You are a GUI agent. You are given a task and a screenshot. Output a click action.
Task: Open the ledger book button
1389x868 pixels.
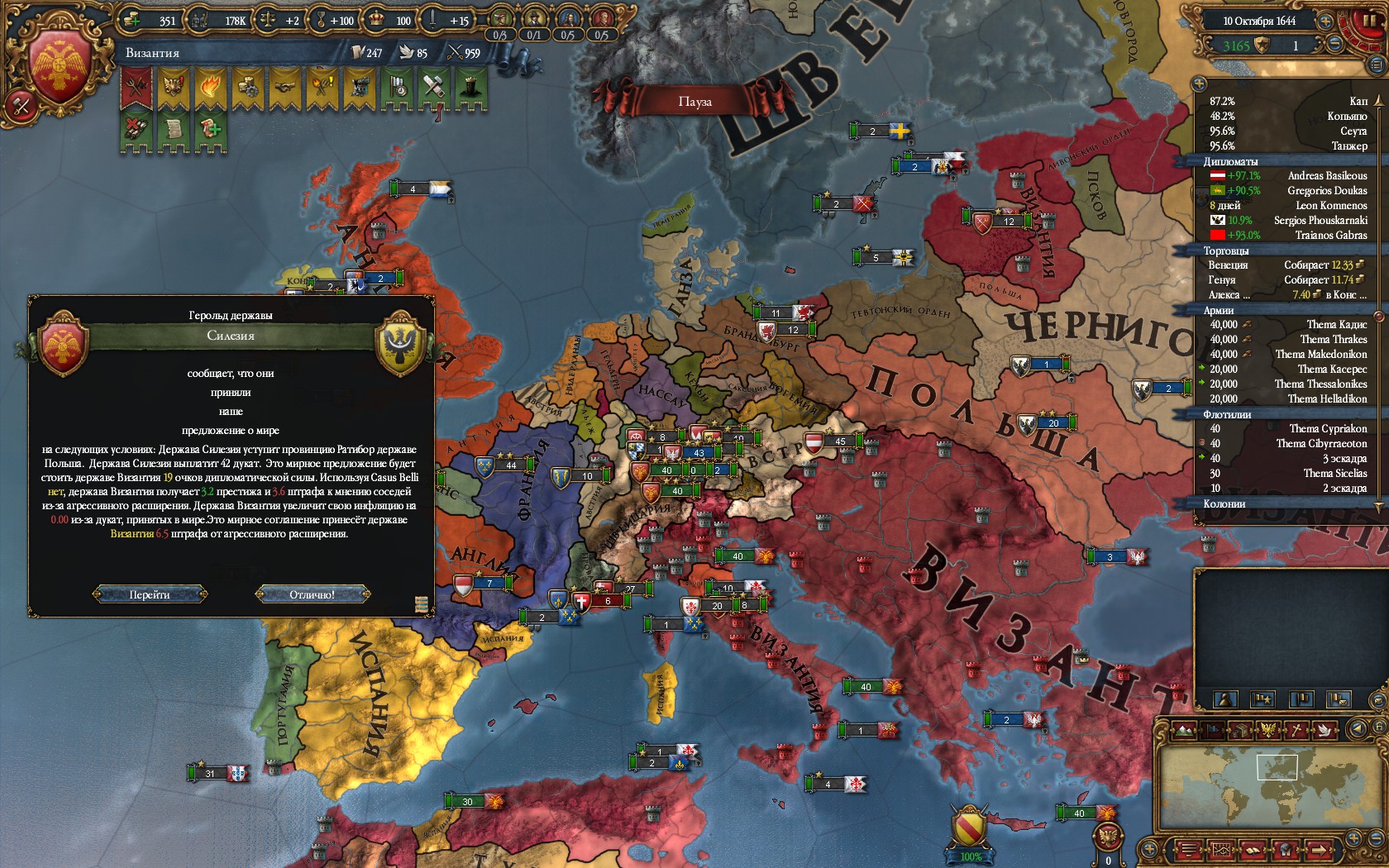[x=1252, y=849]
